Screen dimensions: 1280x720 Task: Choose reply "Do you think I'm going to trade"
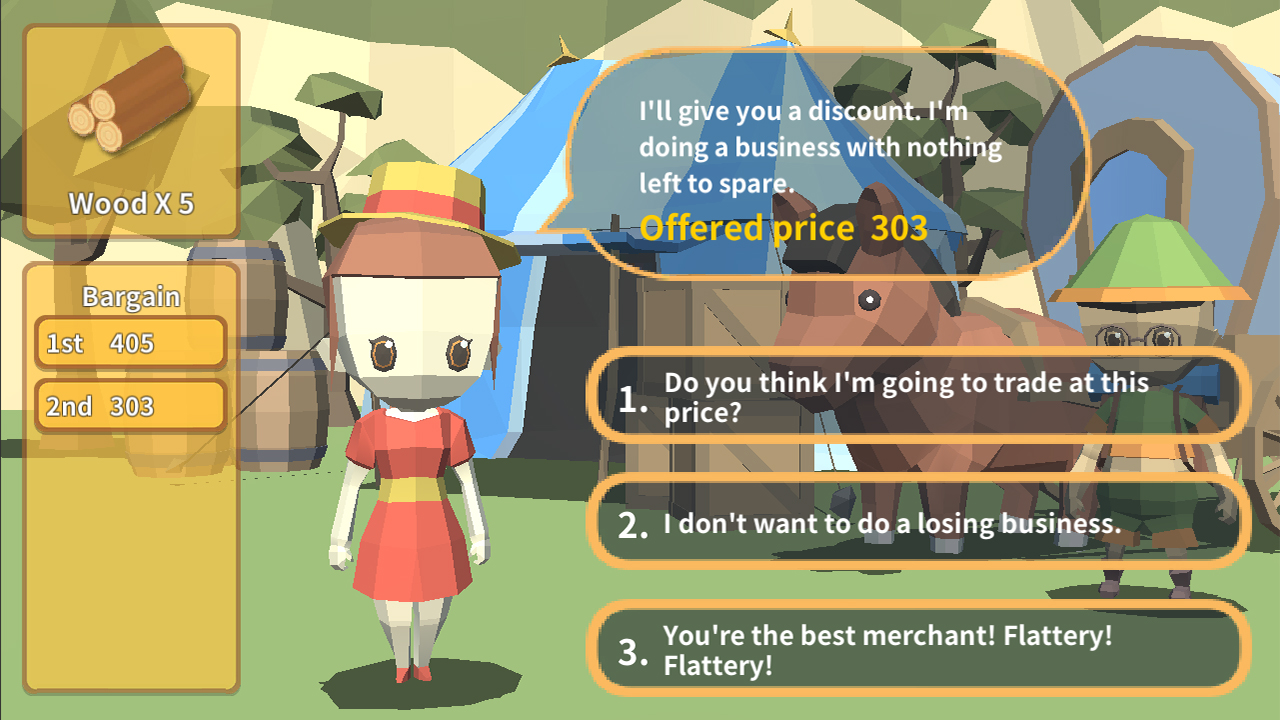(918, 397)
